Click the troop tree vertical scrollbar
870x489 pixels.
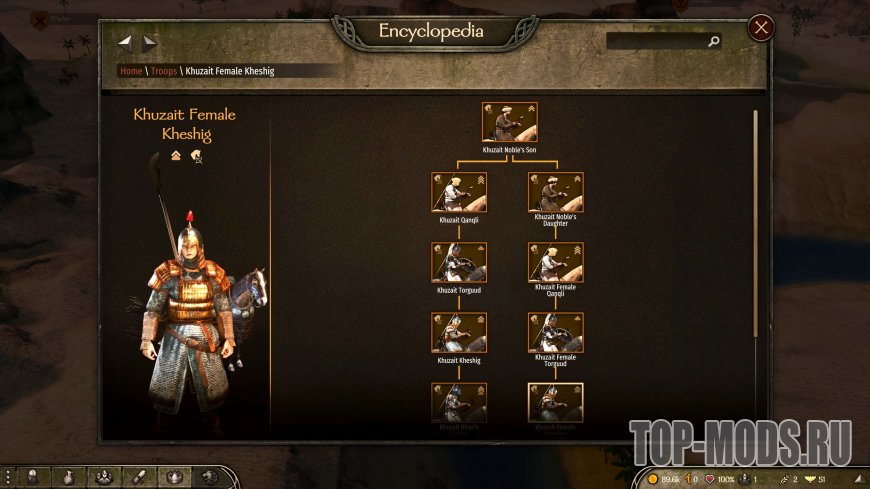click(755, 220)
